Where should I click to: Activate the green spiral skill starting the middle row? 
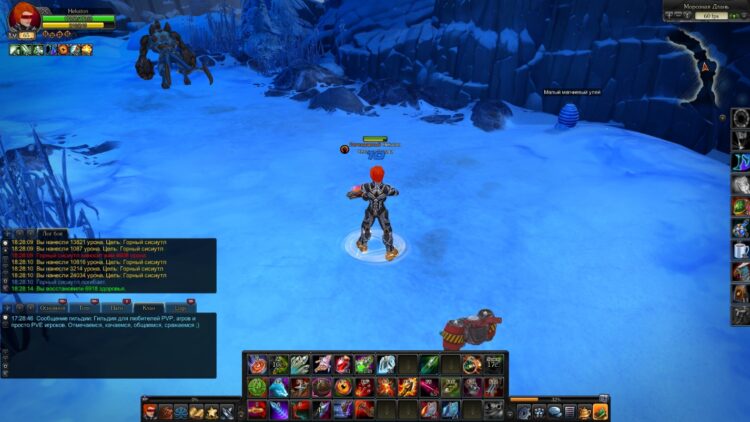click(x=257, y=387)
